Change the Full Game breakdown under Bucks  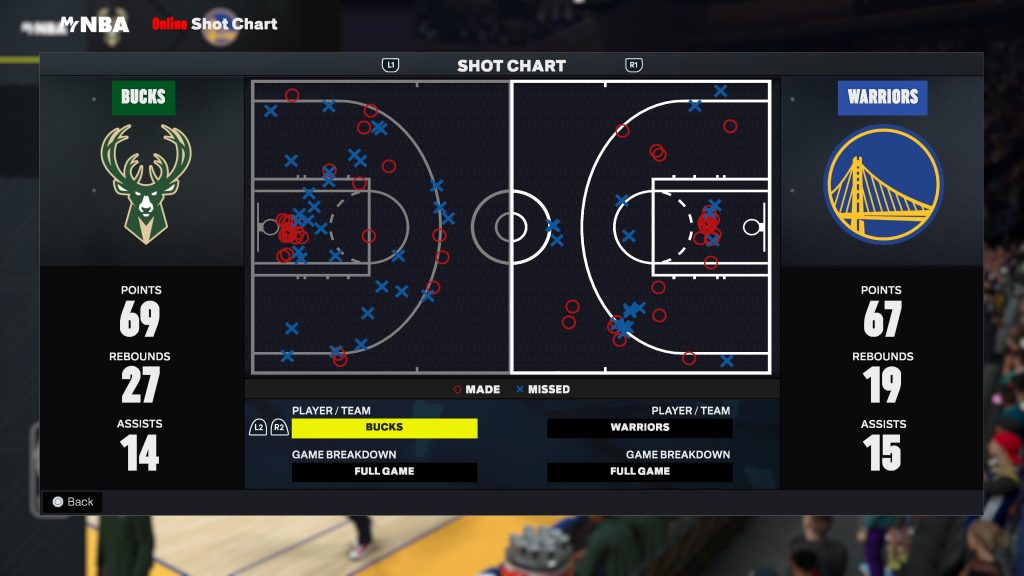(x=384, y=472)
